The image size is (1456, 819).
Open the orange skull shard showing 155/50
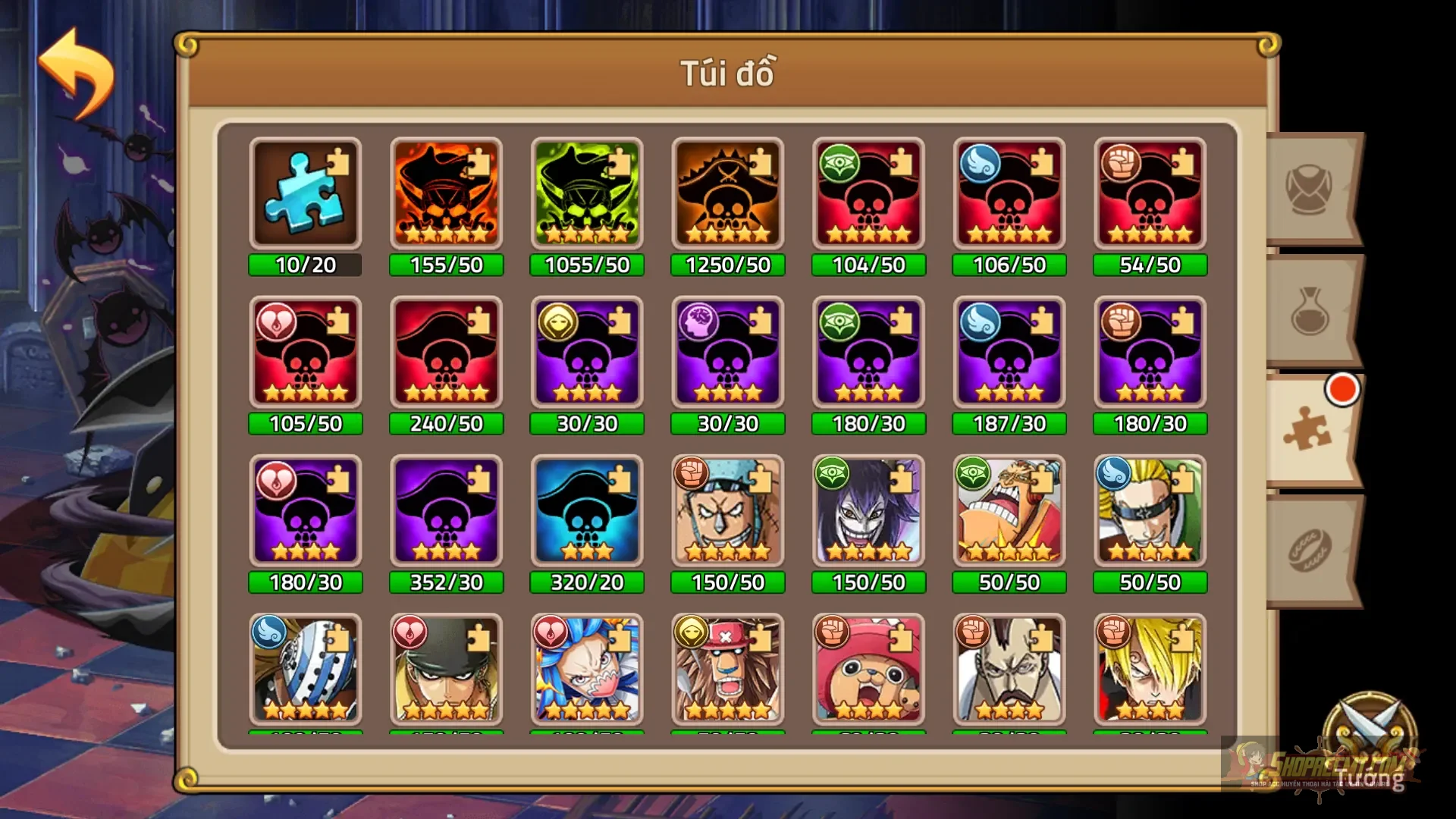click(x=447, y=193)
